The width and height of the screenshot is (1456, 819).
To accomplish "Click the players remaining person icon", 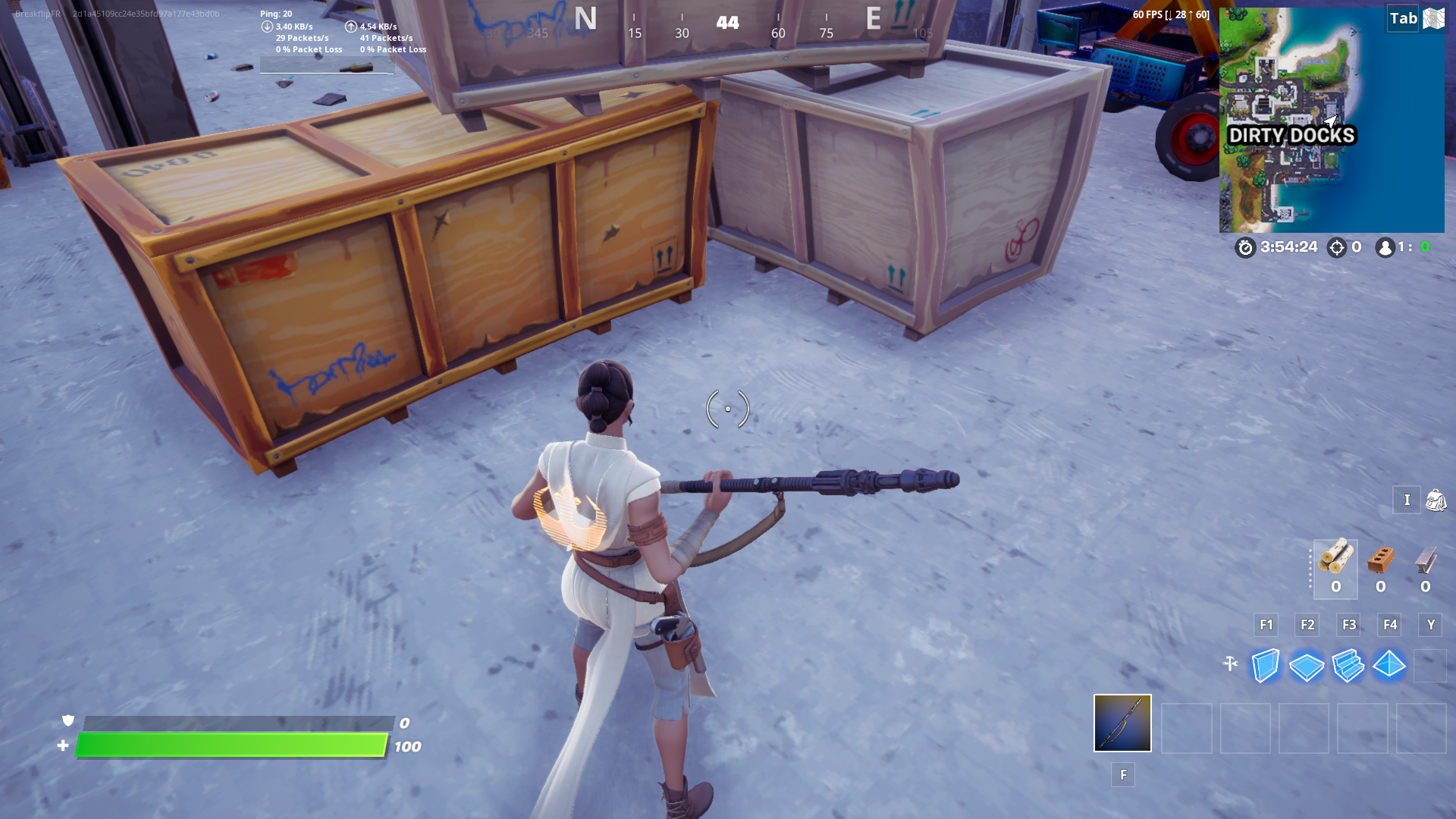I will tap(1385, 246).
